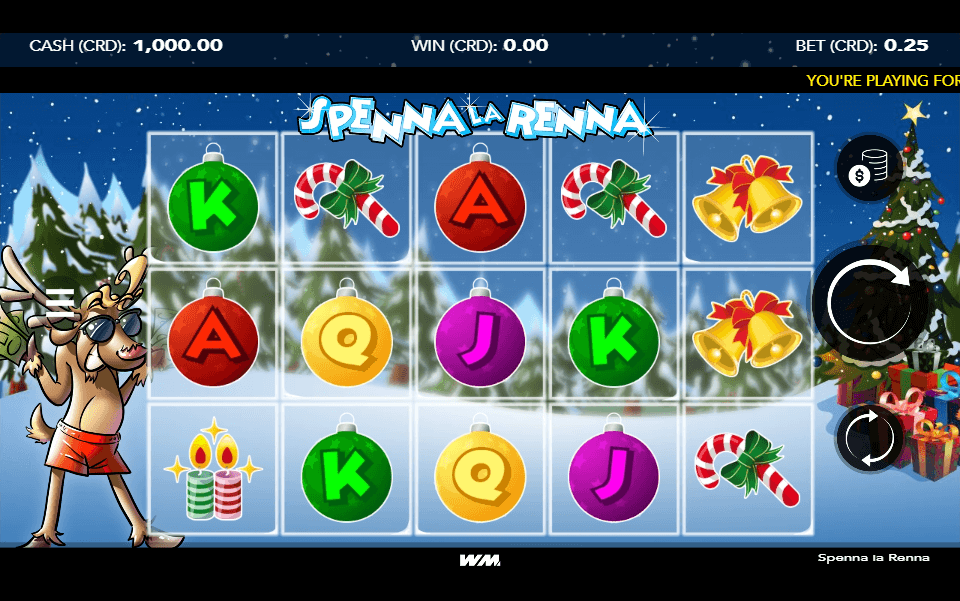Screen dimensions: 960x601
Task: Activate the autoplay double-arrow button
Action: point(869,437)
